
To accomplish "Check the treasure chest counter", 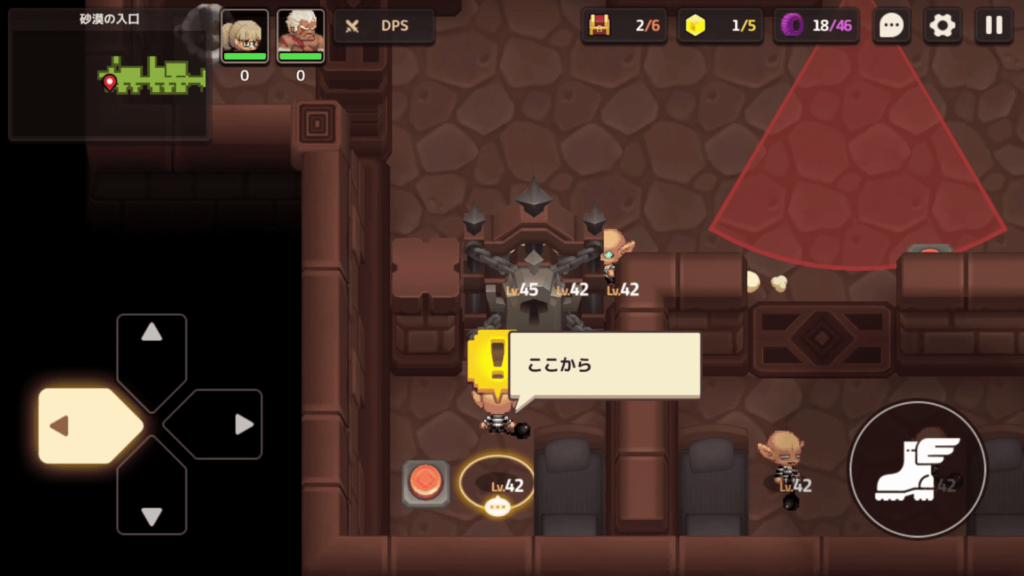I will pos(624,26).
